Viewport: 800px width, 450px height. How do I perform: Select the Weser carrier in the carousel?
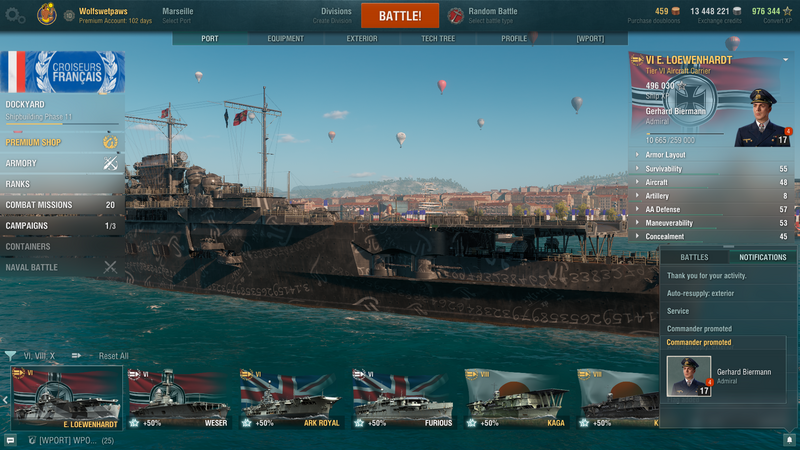181,398
